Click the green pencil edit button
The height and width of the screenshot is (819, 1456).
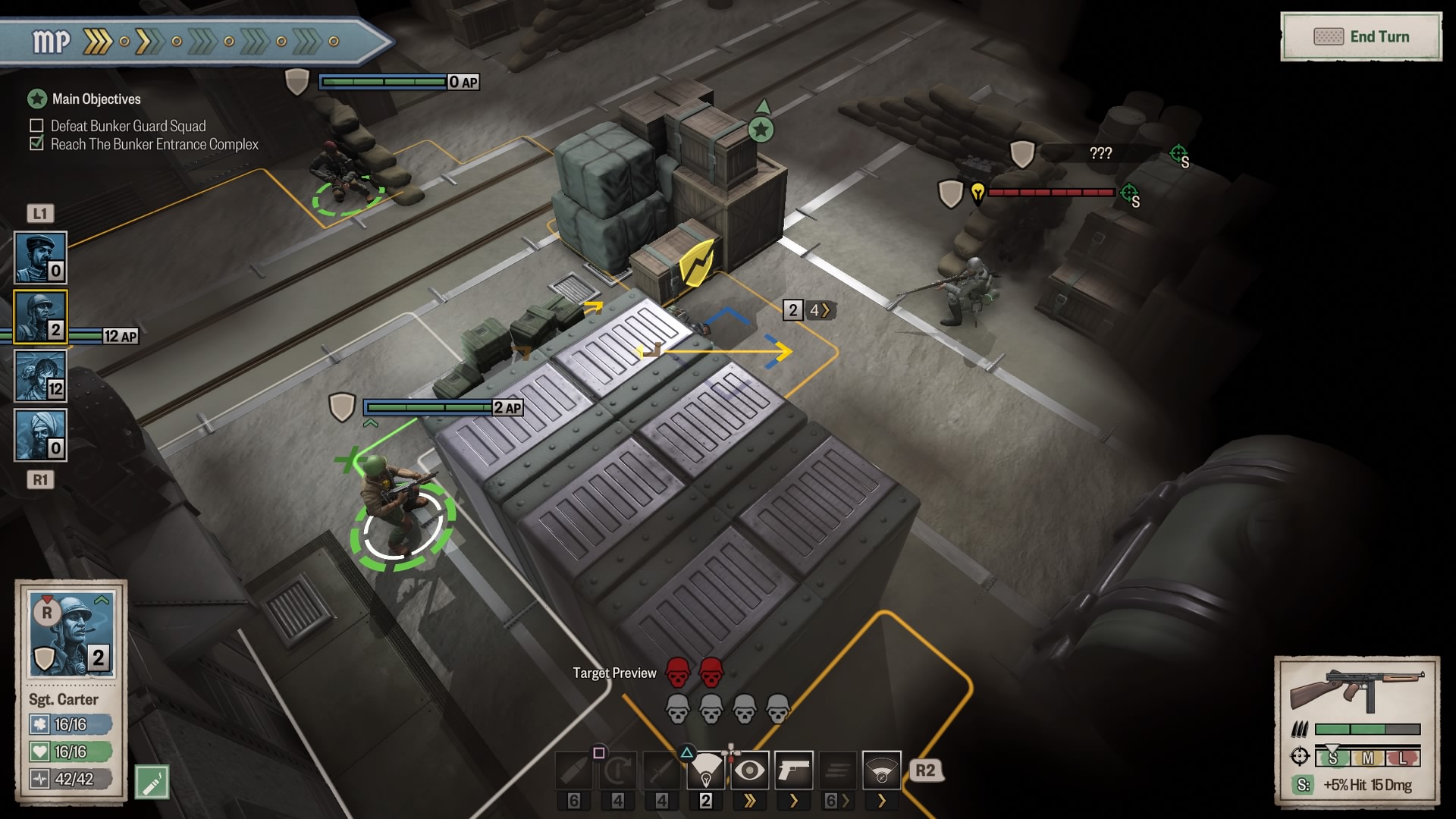[x=152, y=782]
